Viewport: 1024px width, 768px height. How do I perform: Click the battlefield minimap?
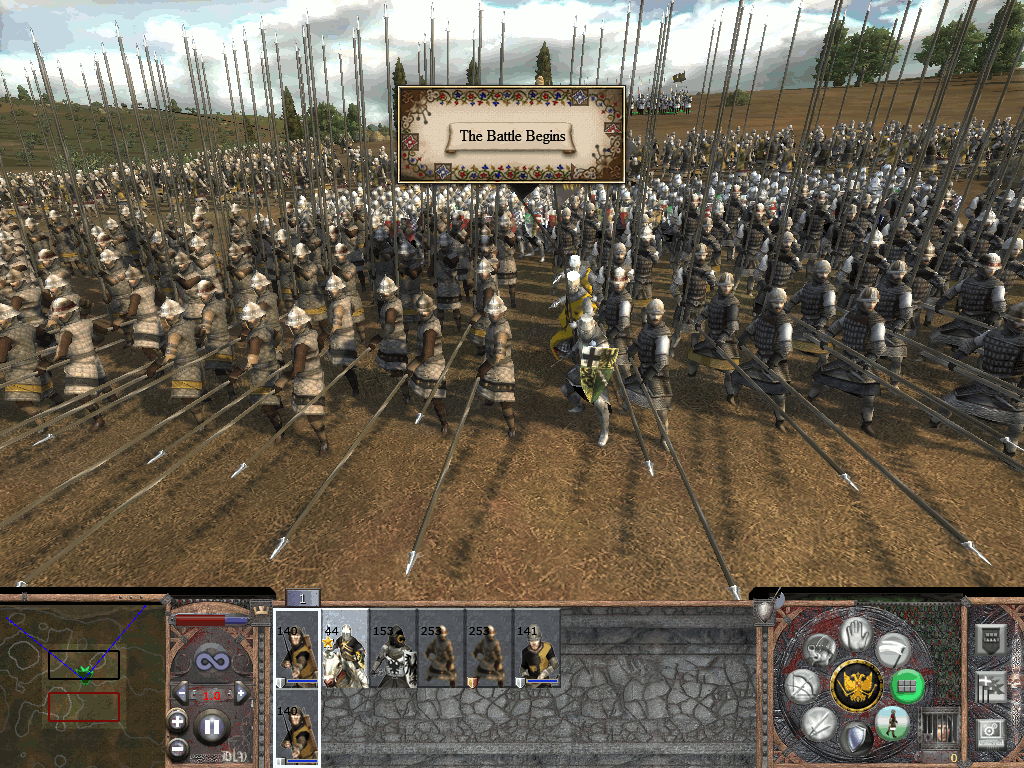pos(82,682)
